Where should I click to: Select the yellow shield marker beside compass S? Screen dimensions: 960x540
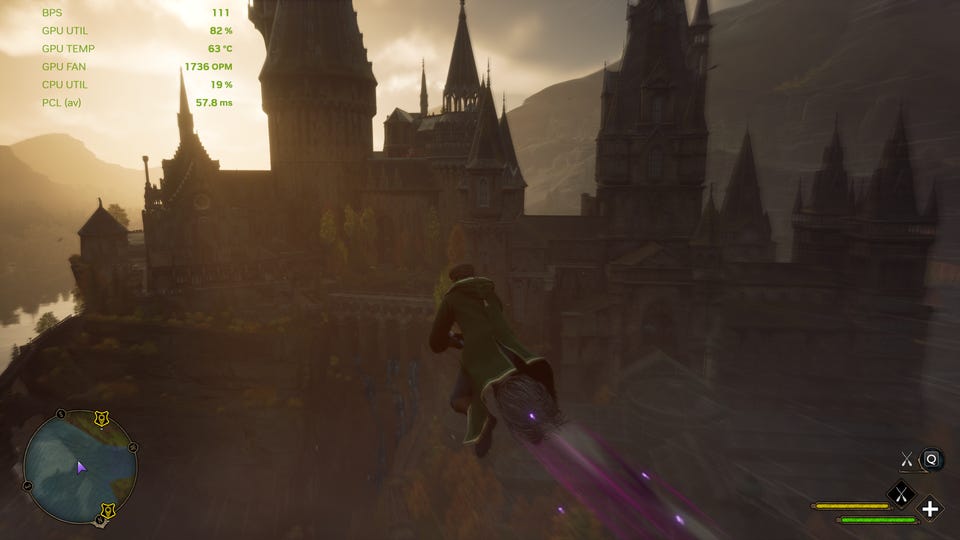click(106, 512)
